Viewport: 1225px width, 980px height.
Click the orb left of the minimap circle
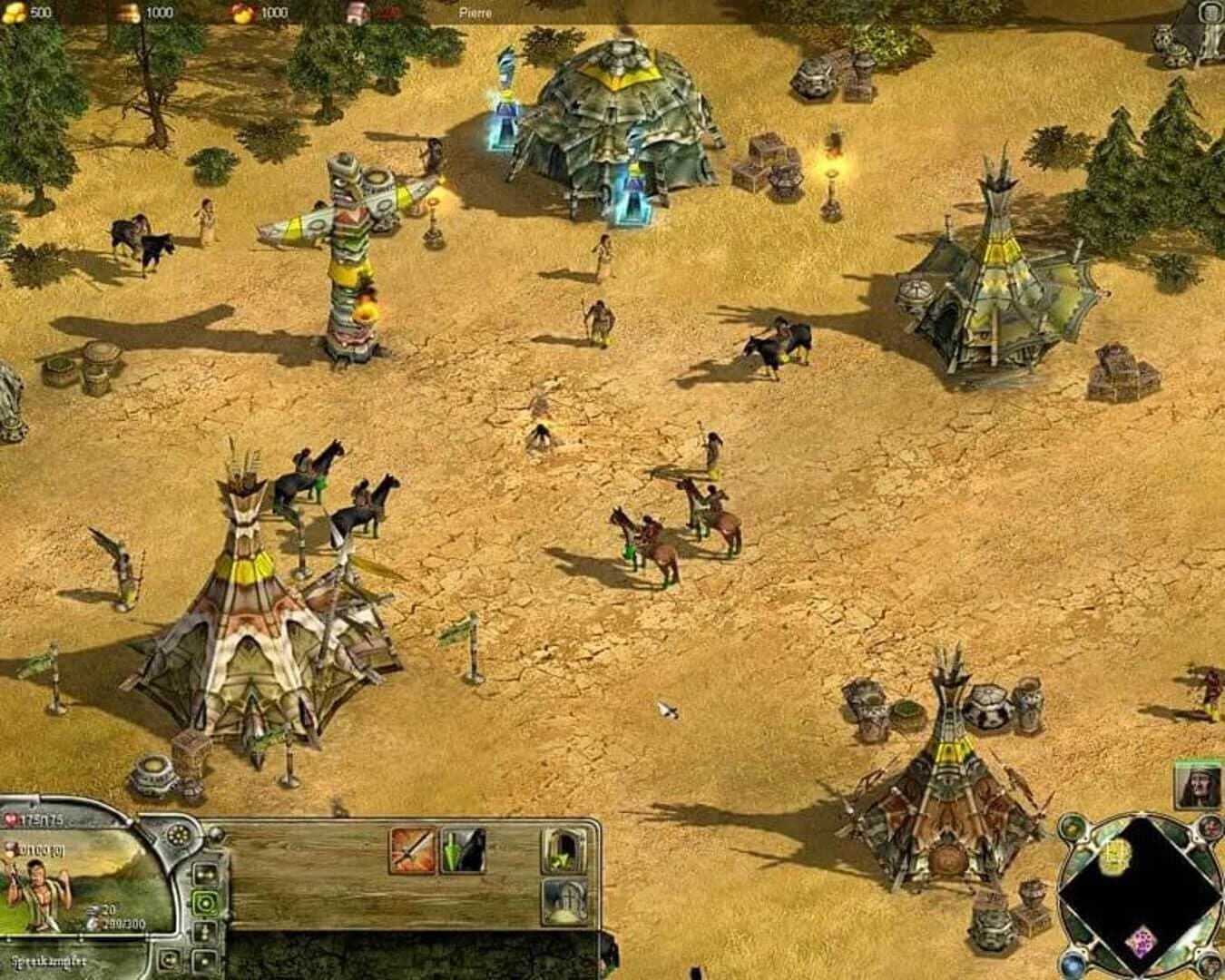[x=1071, y=827]
